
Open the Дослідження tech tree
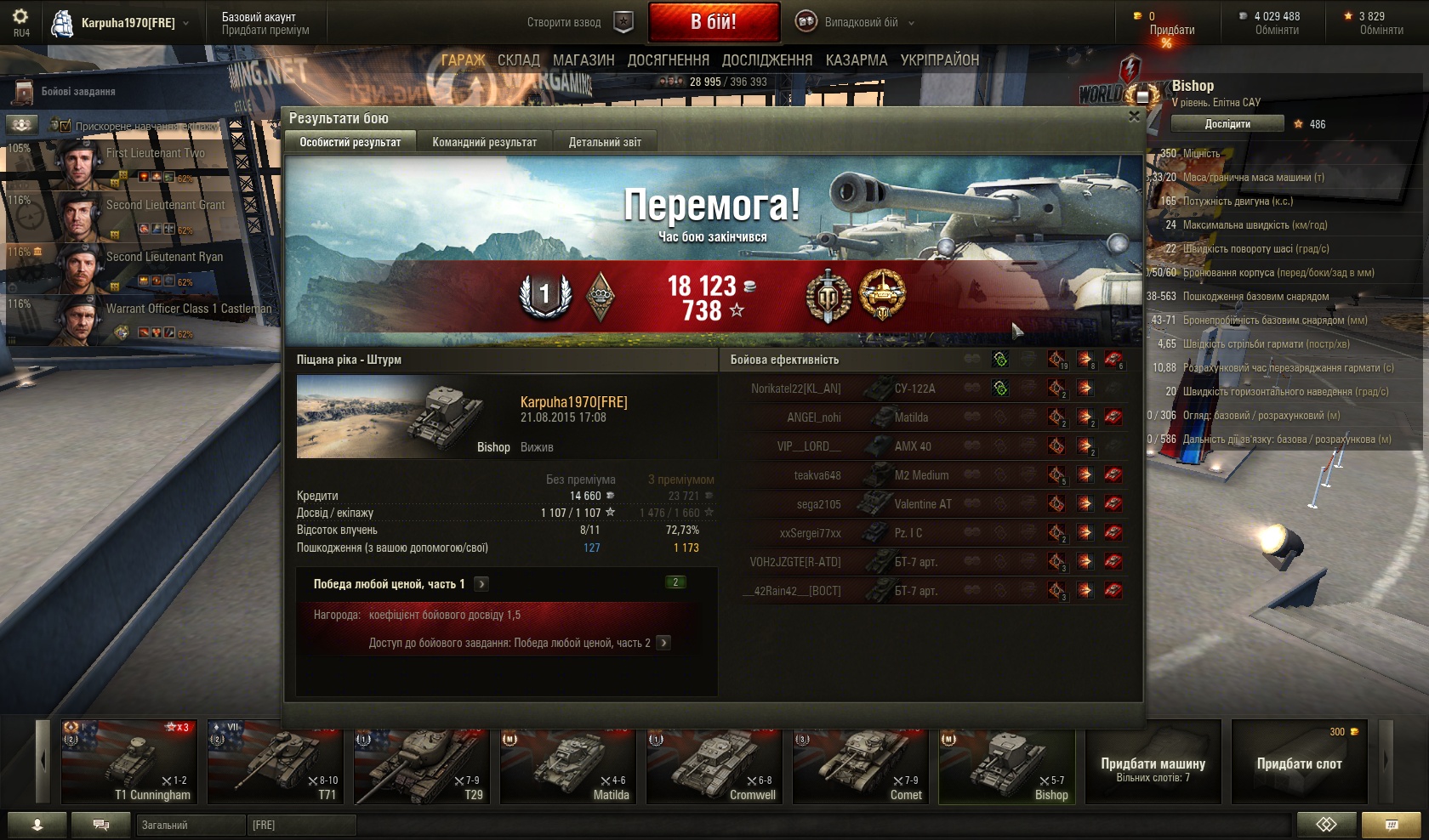tap(767, 60)
